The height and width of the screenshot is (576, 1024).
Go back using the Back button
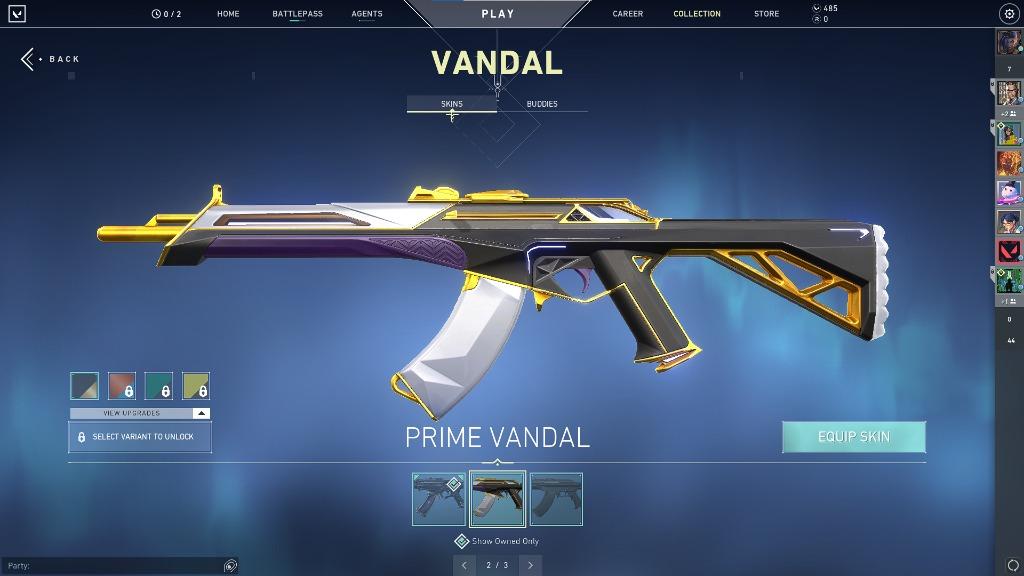[50, 59]
